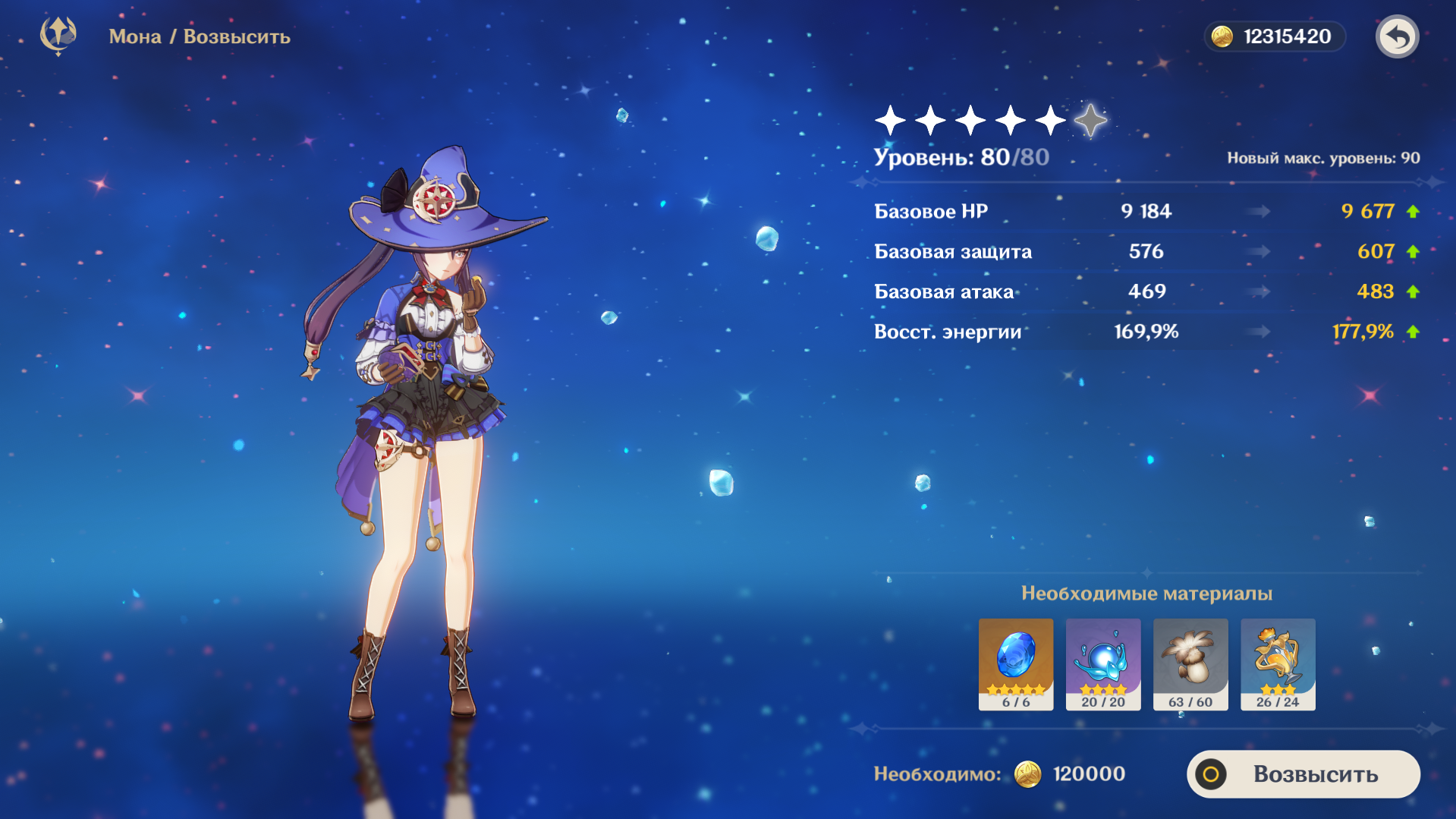Go back using the return arrow button
The width and height of the screenshot is (1456, 819).
[1397, 36]
